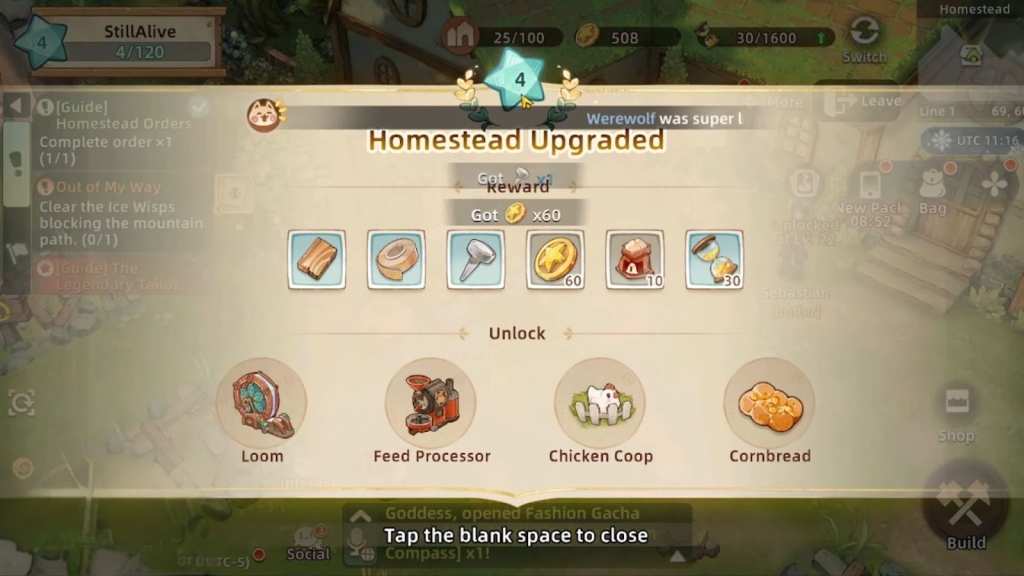Select the red sack reward icon
The width and height of the screenshot is (1024, 576).
coord(635,260)
